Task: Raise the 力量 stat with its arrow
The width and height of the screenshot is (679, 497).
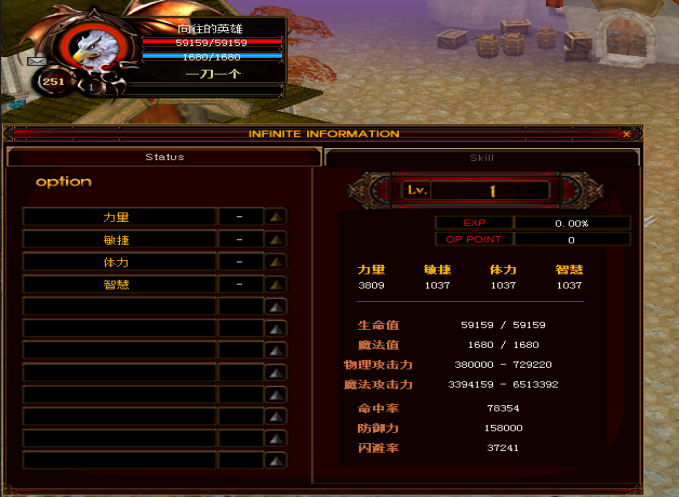Action: [x=276, y=216]
